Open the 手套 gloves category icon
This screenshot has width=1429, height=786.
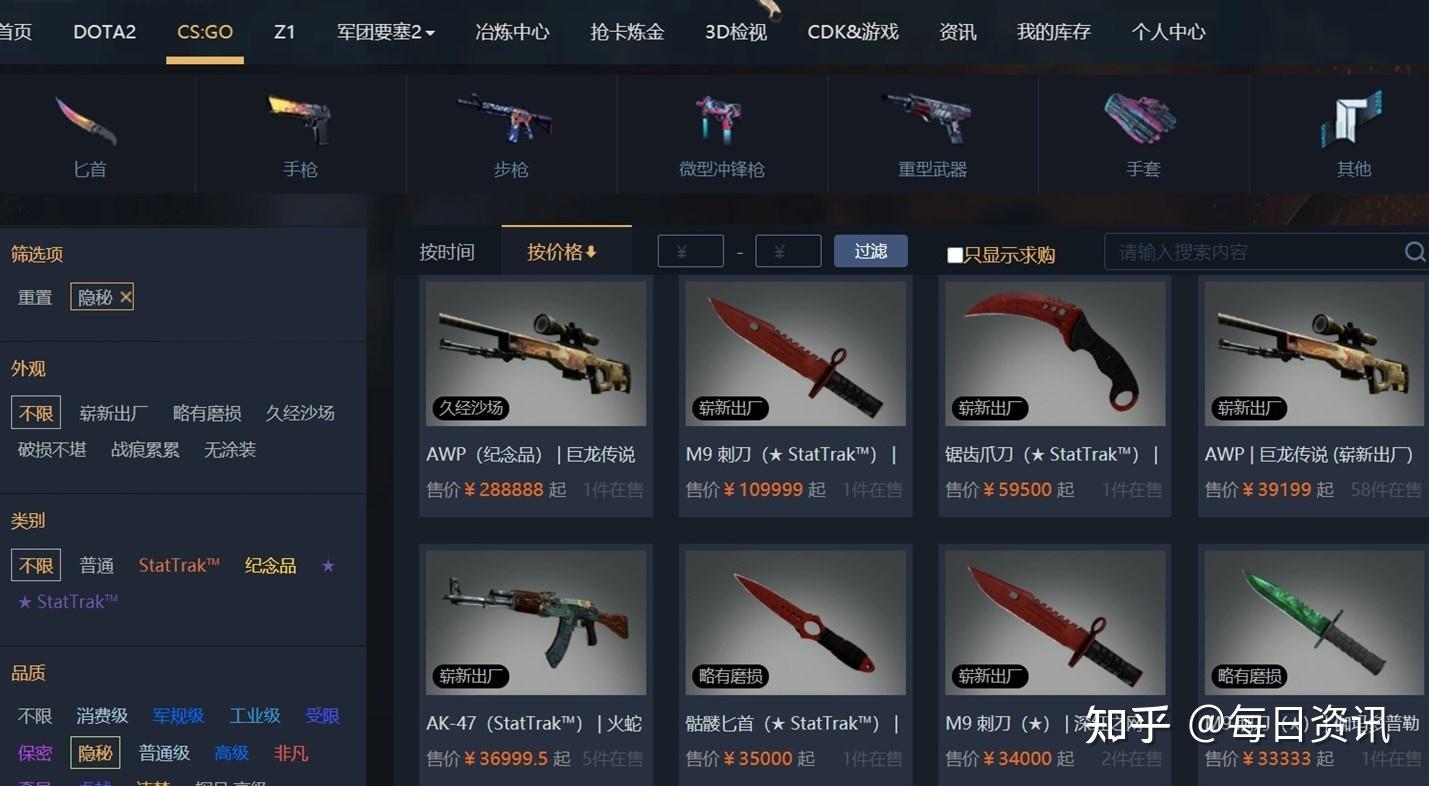[x=1142, y=120]
